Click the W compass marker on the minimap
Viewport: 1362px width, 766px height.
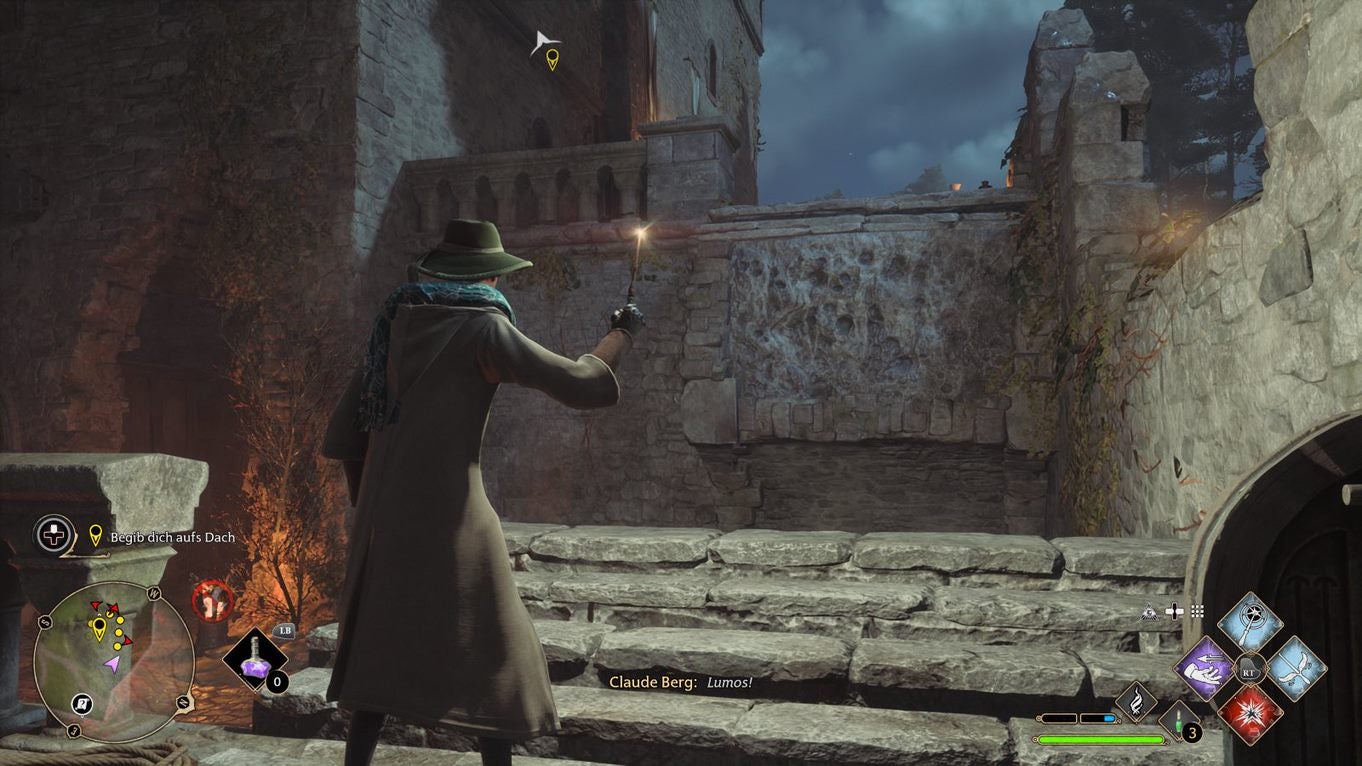153,592
